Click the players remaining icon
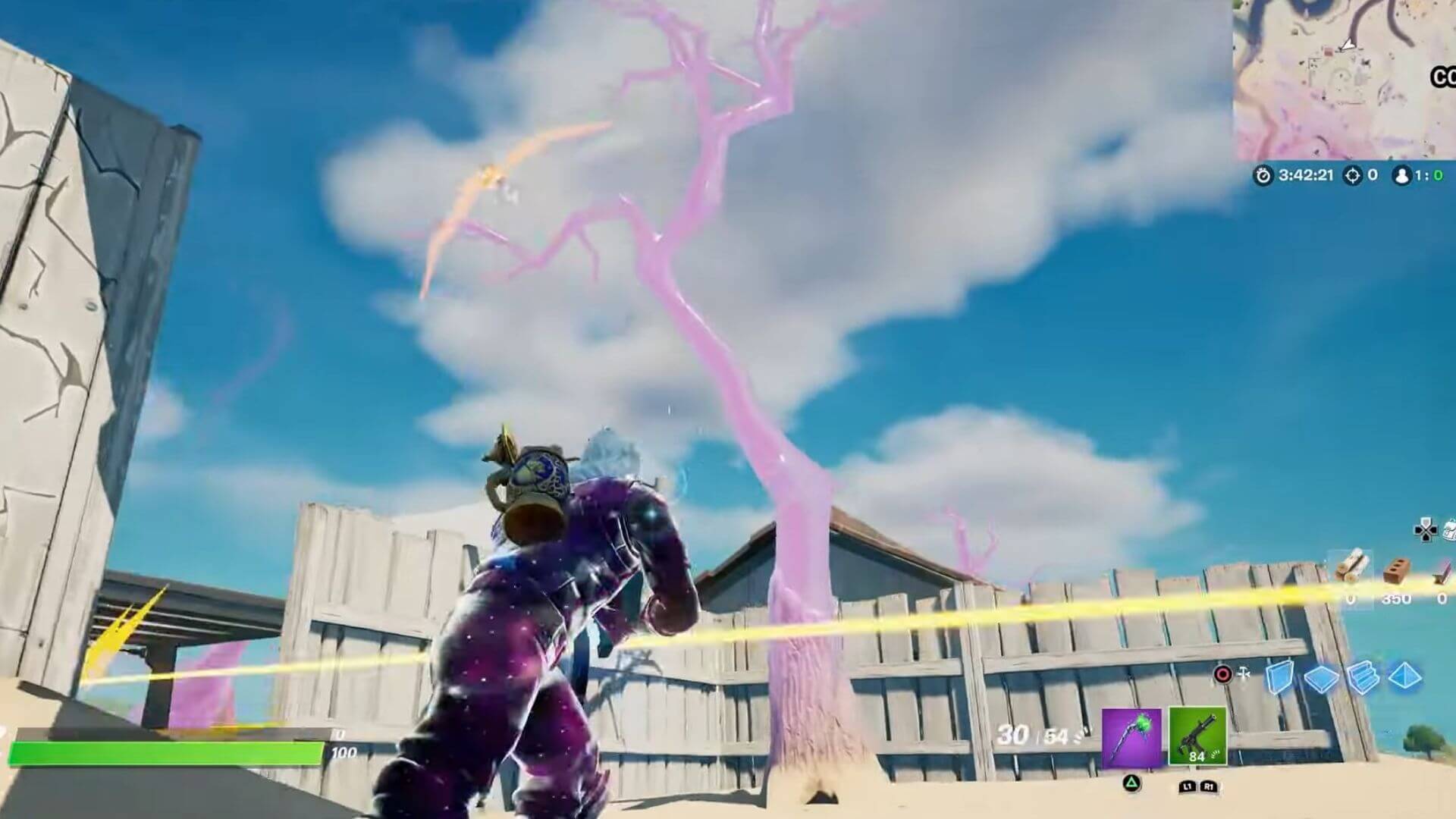Image resolution: width=1456 pixels, height=819 pixels. [x=1403, y=175]
